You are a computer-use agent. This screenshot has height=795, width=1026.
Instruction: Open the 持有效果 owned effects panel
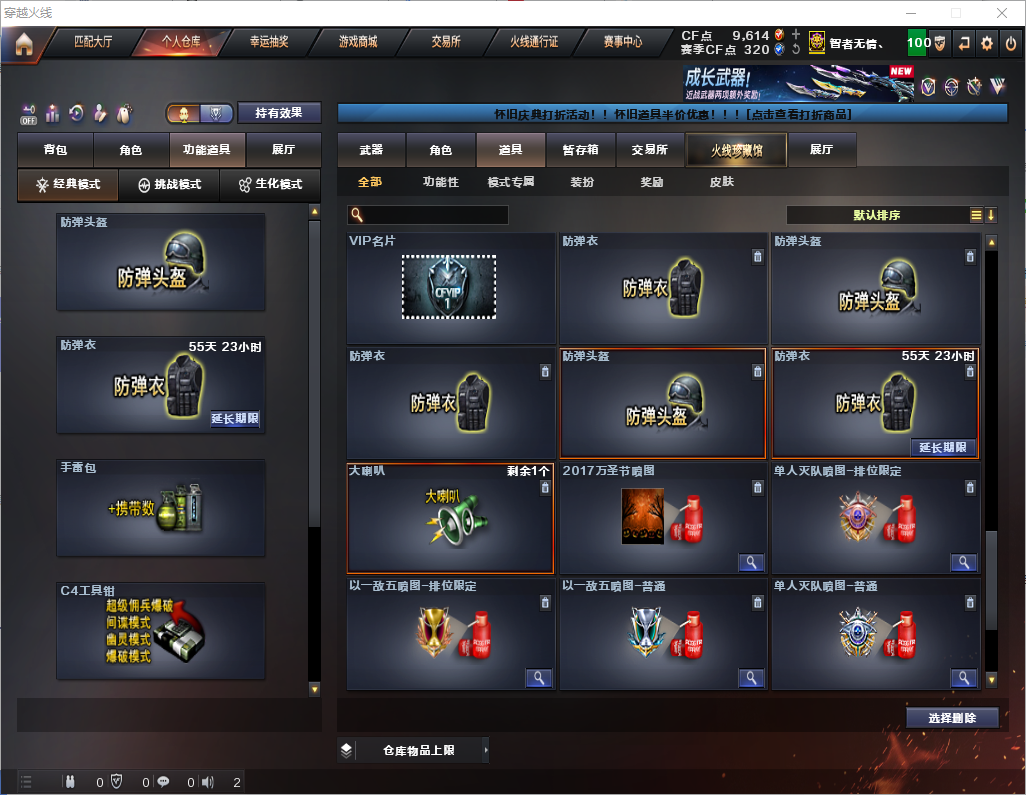click(x=279, y=113)
